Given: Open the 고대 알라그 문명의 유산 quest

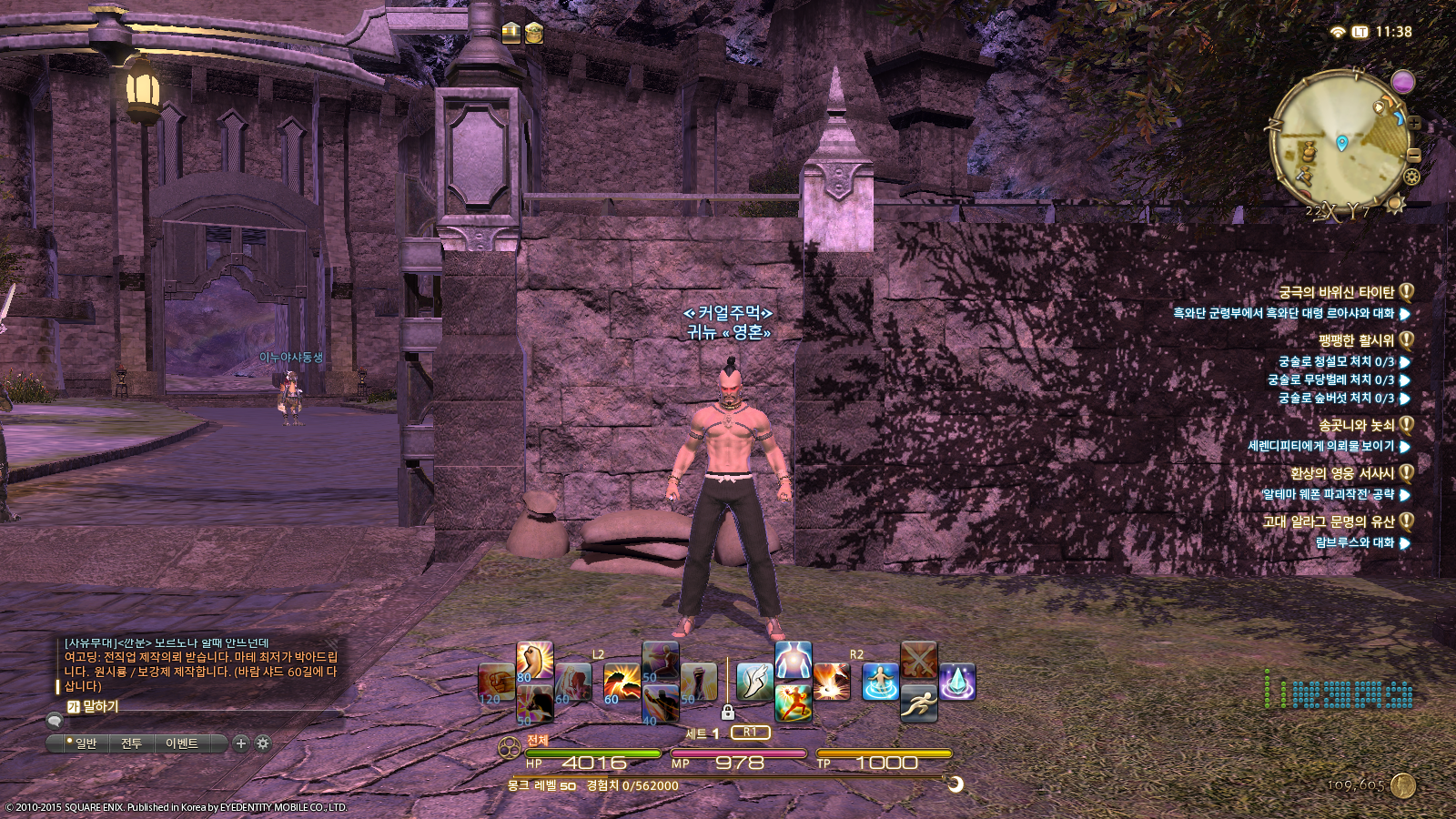Looking at the screenshot, I should click(1329, 521).
